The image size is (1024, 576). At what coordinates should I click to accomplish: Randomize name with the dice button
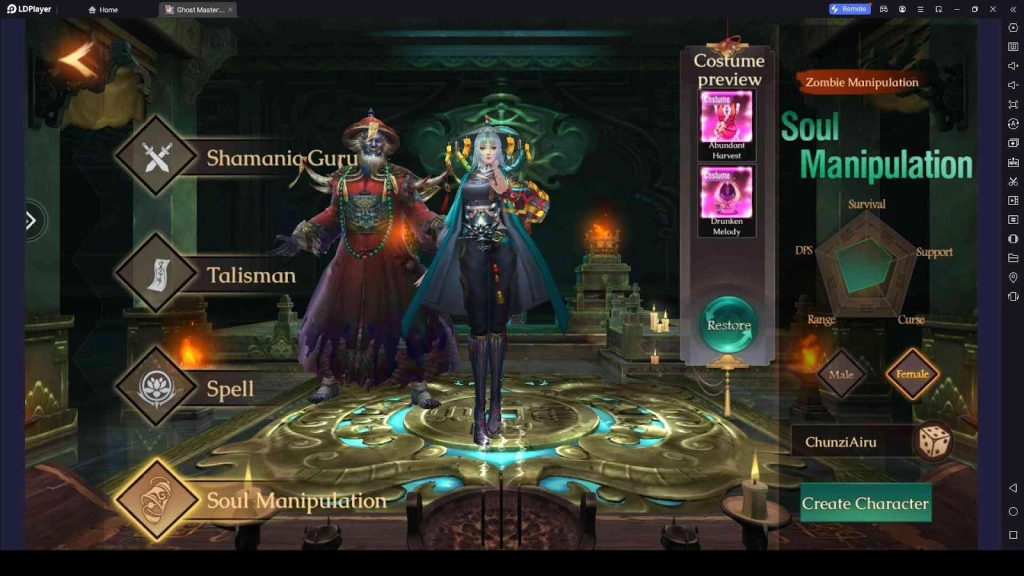click(x=934, y=441)
